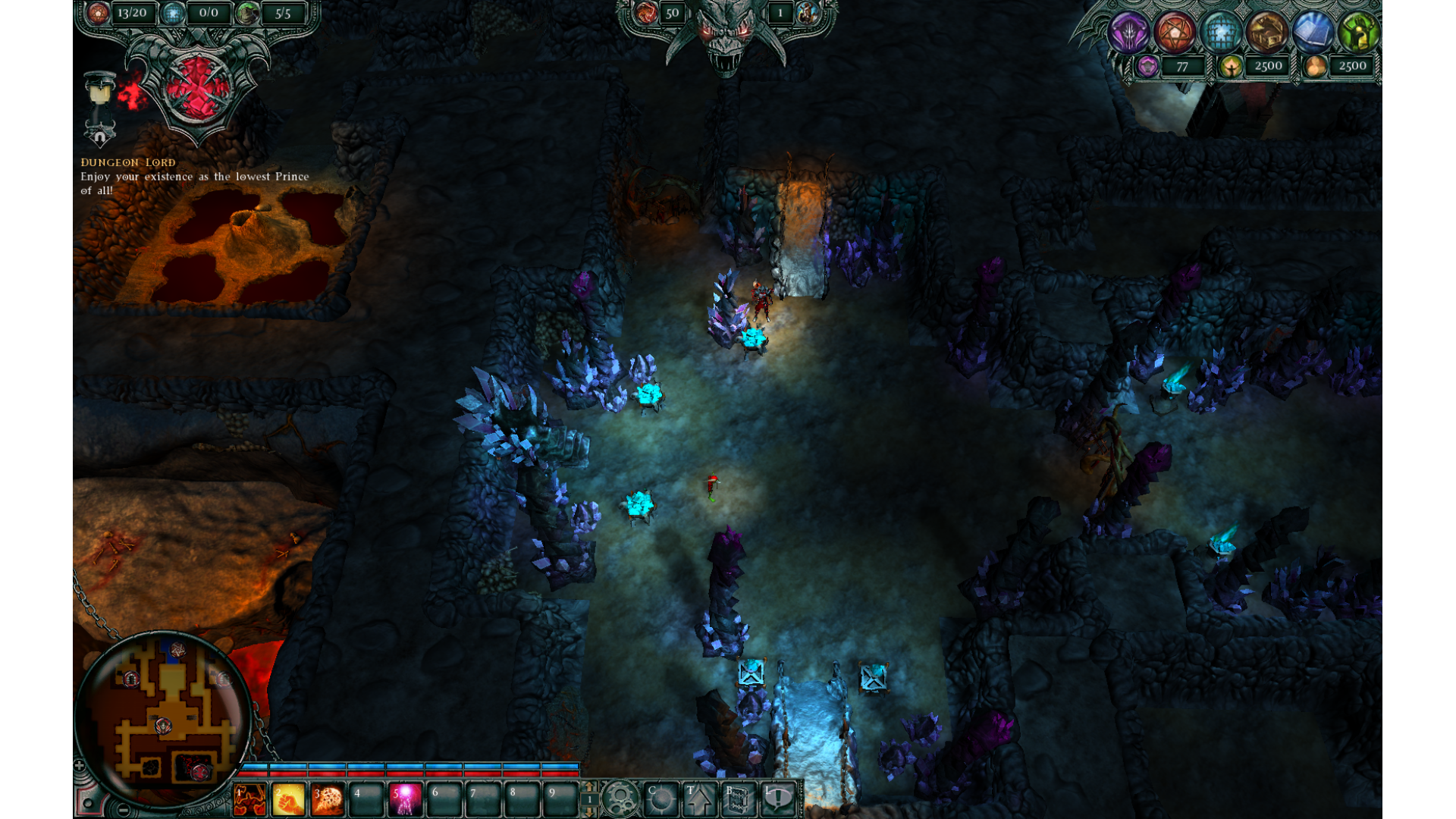Use the glowing fist ability
The width and height of the screenshot is (1456, 819).
(x=288, y=800)
